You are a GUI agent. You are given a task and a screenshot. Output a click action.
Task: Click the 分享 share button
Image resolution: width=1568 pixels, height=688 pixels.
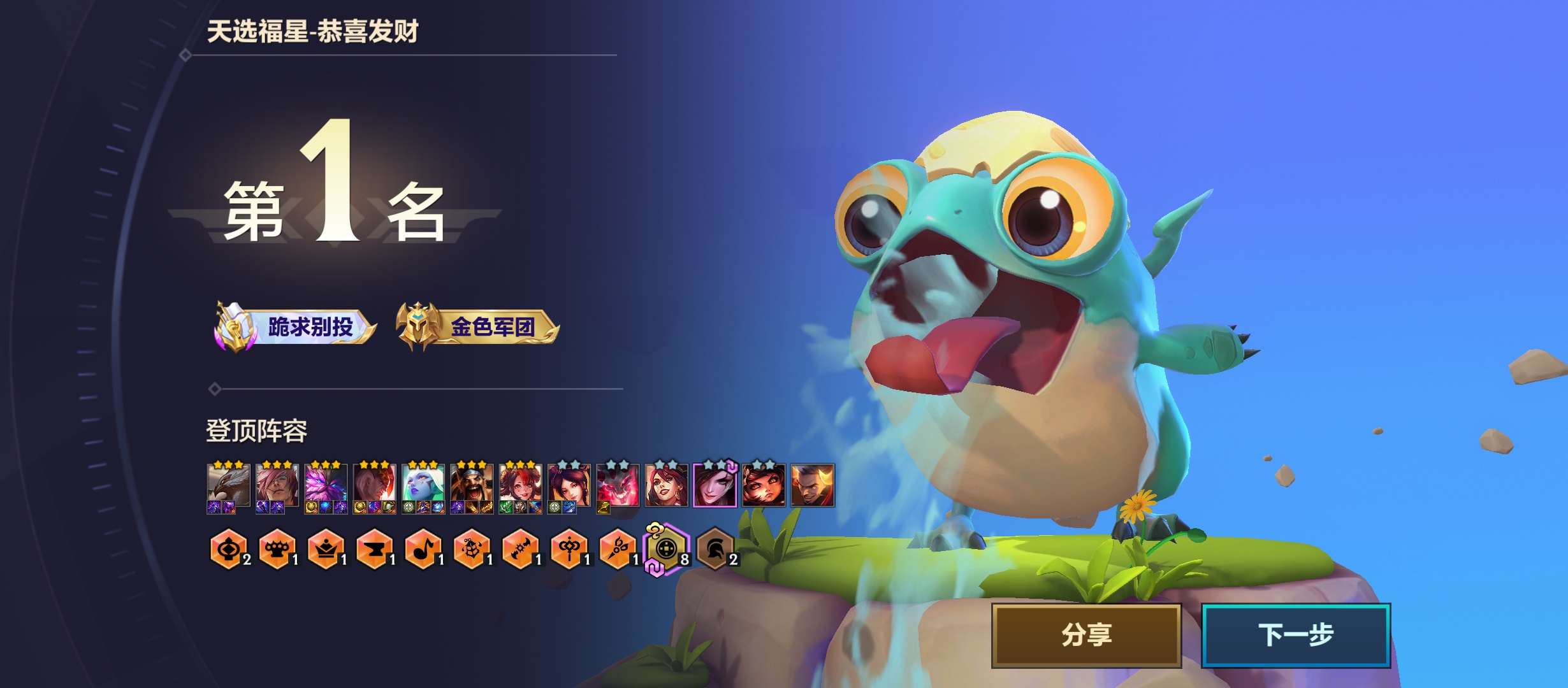tap(1086, 635)
